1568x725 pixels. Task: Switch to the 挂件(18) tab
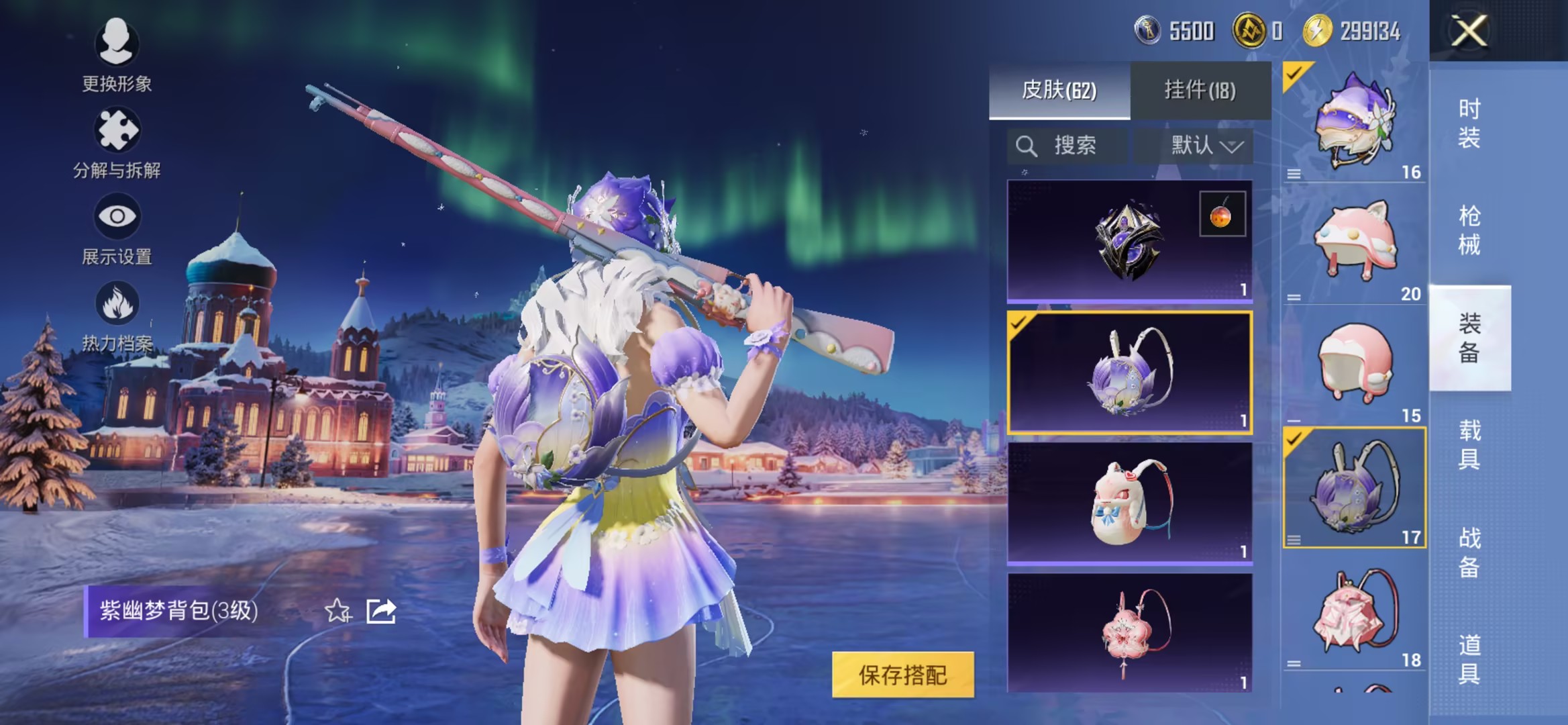click(x=1201, y=91)
